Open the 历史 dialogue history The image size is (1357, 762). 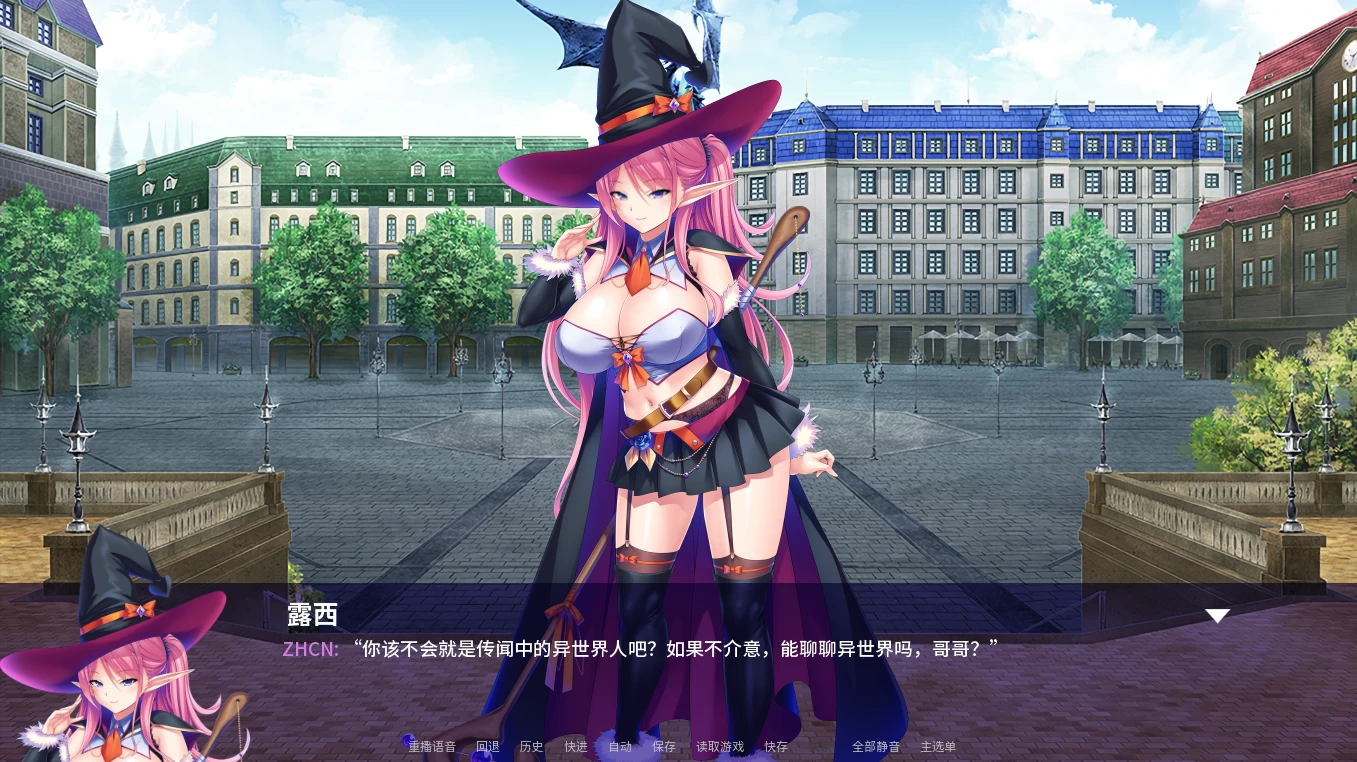pos(531,747)
